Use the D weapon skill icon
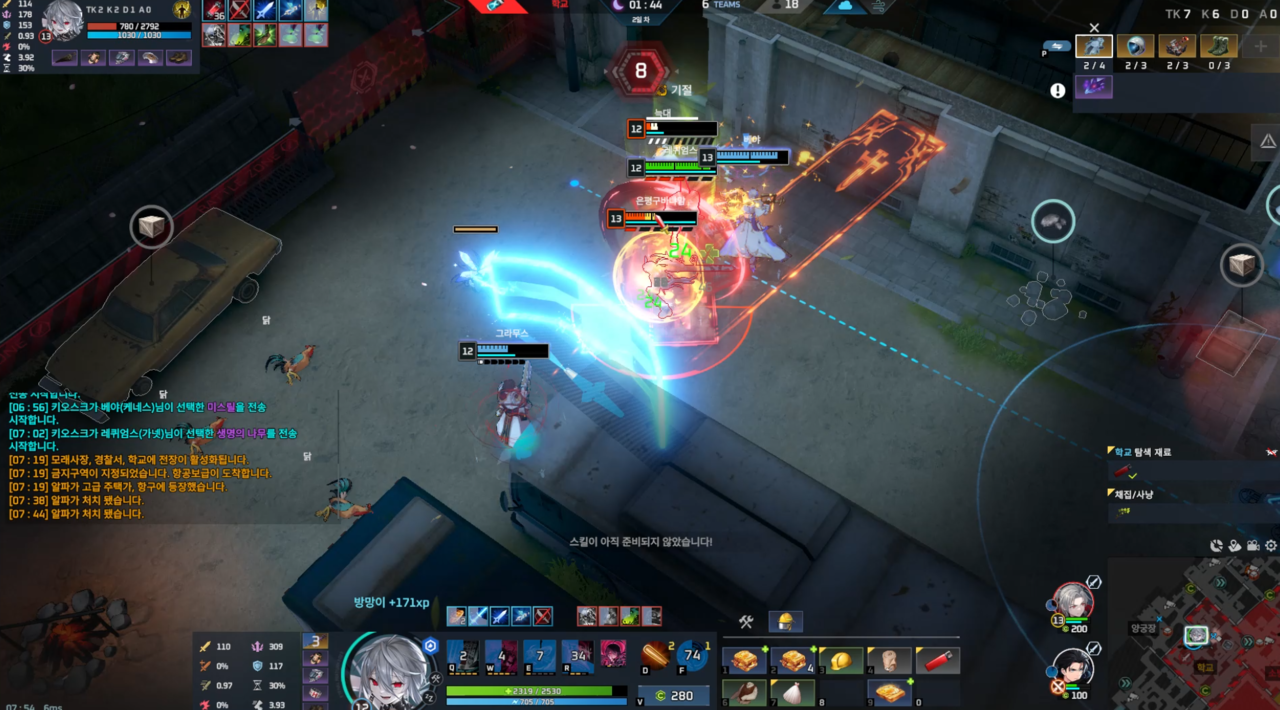Viewport: 1280px width, 710px height. (654, 654)
